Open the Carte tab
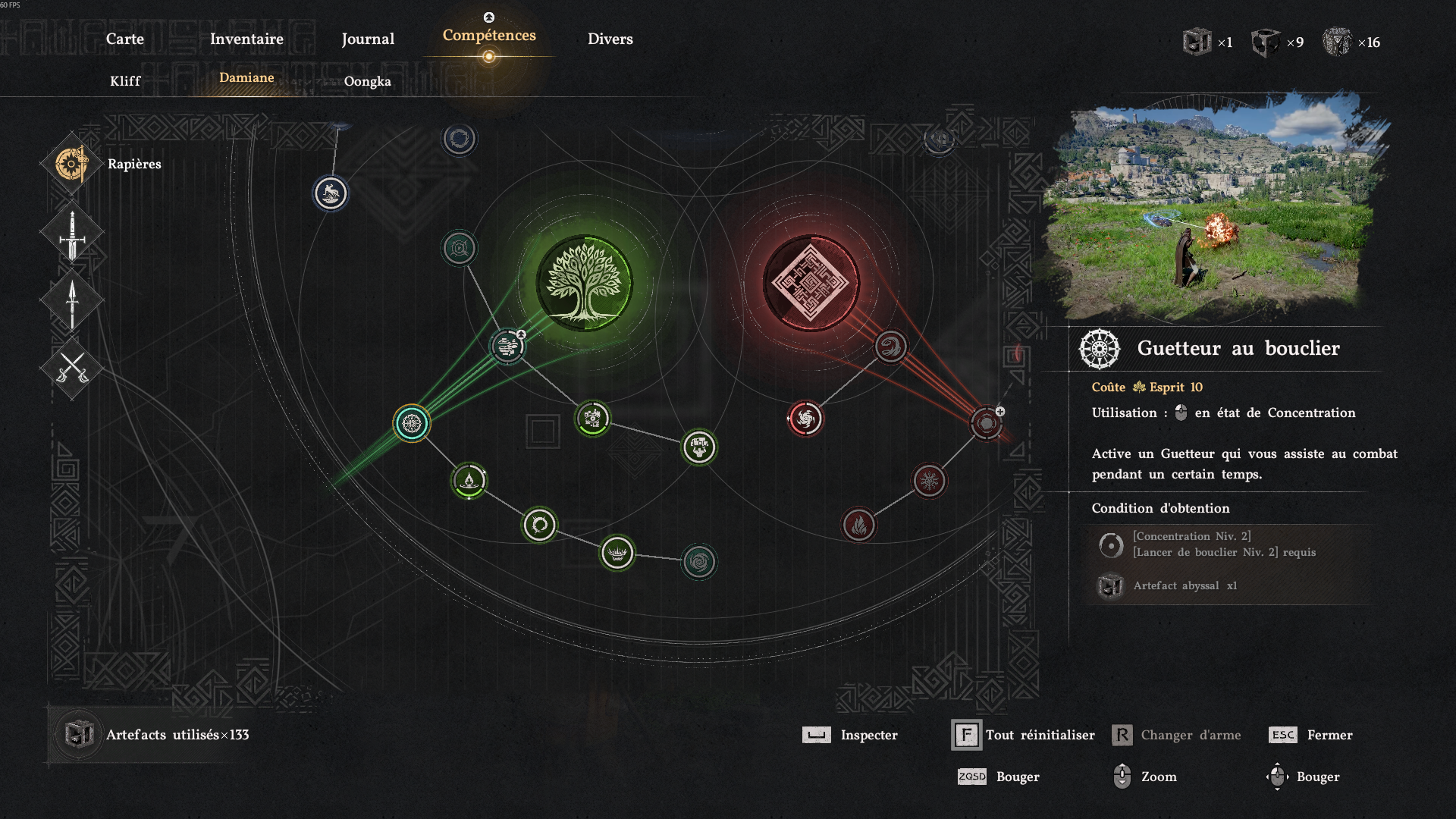The image size is (1456, 819). [x=124, y=39]
